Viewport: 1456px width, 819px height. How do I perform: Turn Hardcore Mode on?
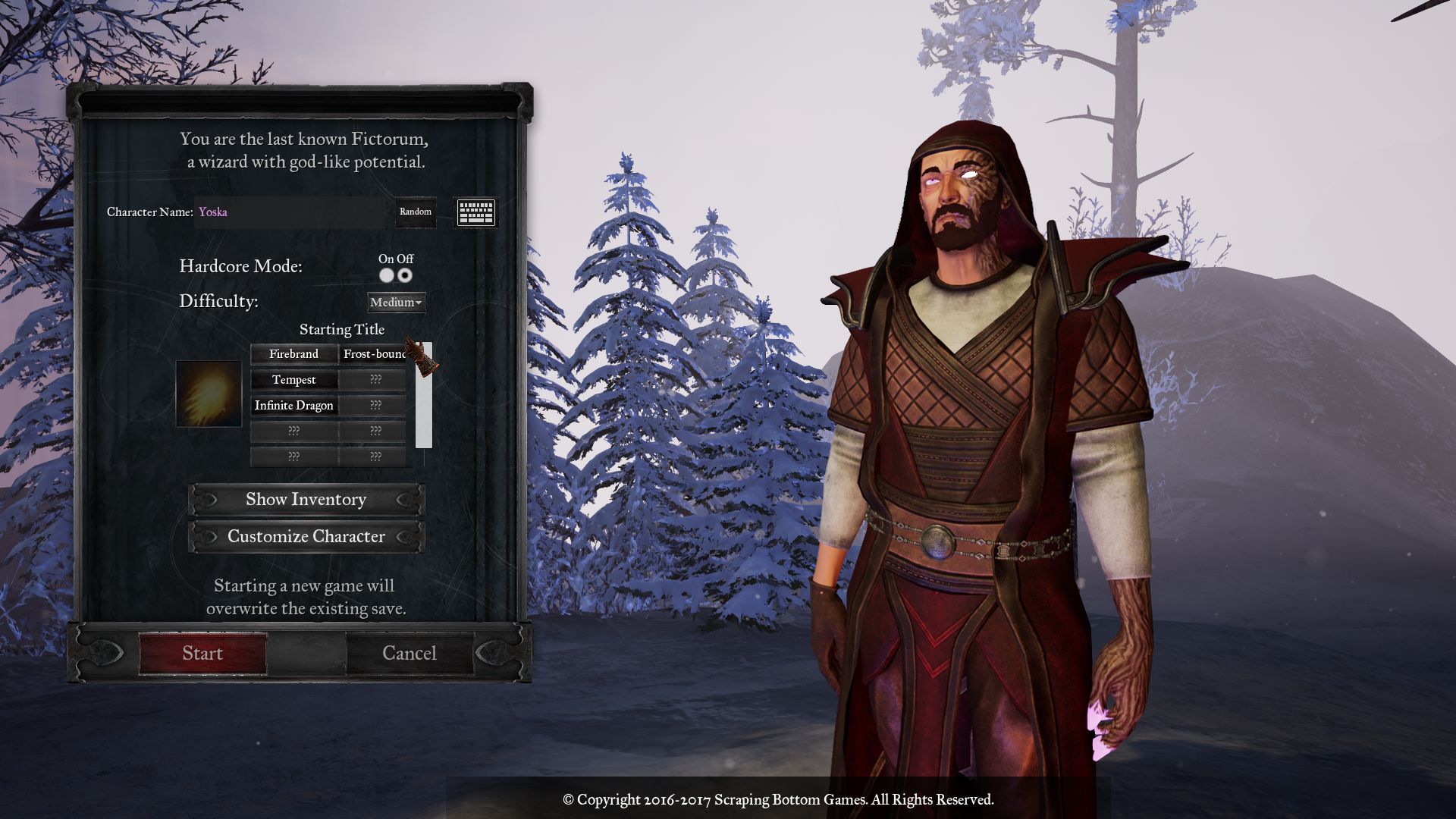pyautogui.click(x=387, y=275)
